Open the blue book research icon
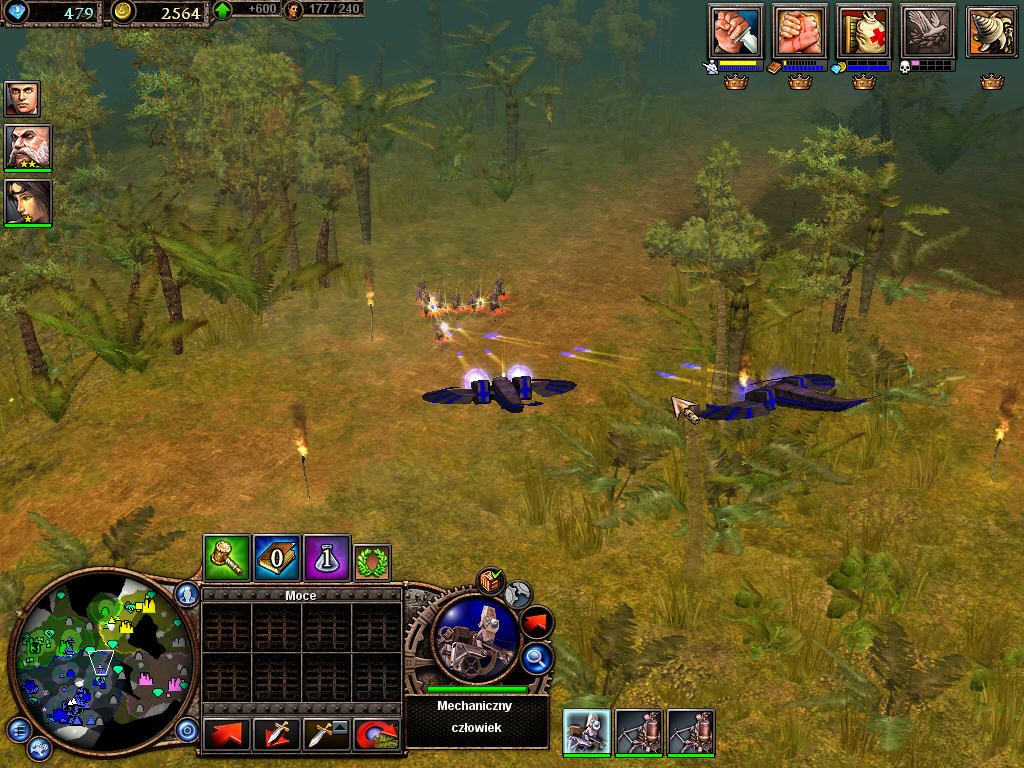Viewport: 1024px width, 768px height. click(x=276, y=556)
